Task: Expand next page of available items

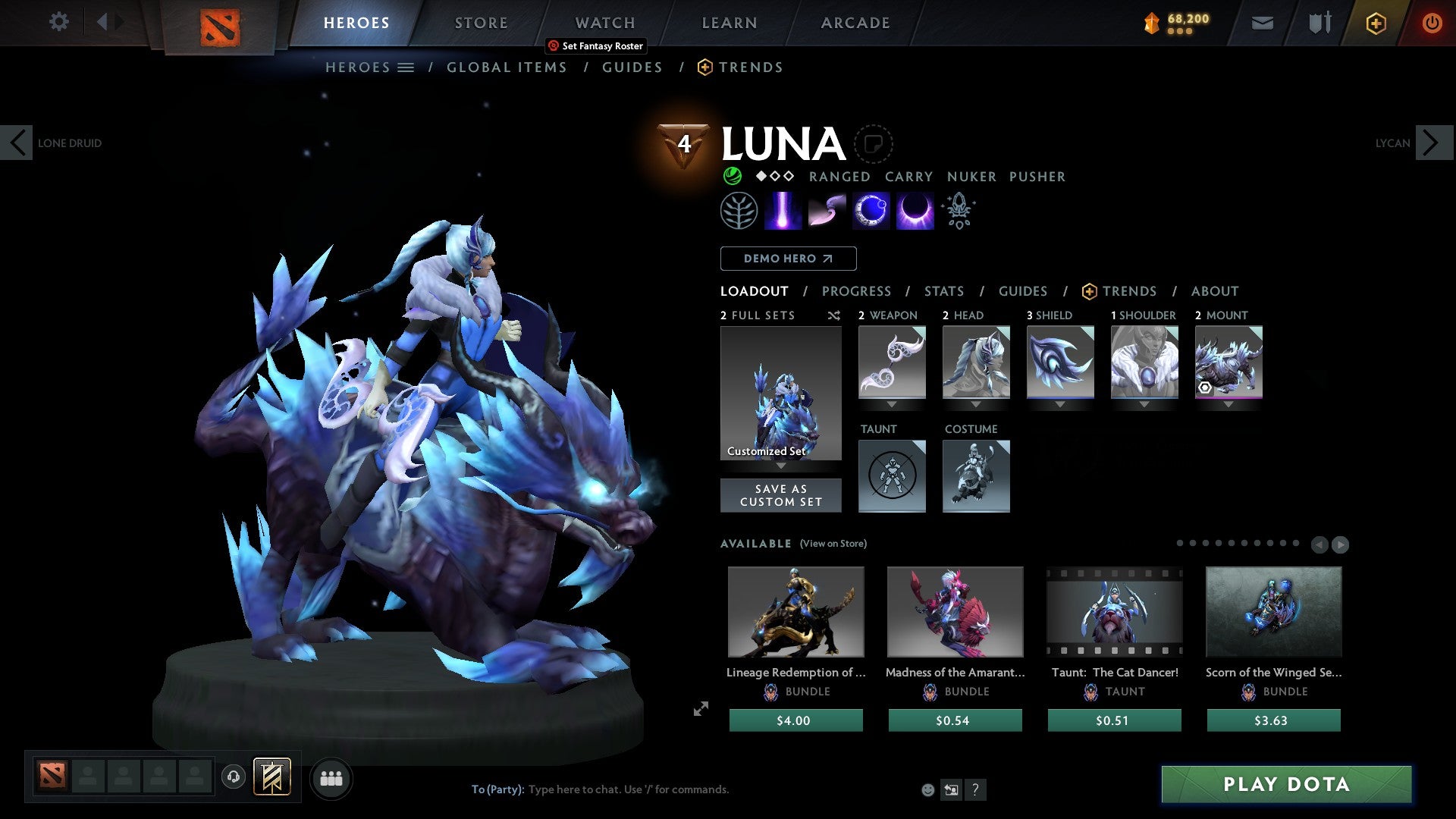Action: [1341, 544]
